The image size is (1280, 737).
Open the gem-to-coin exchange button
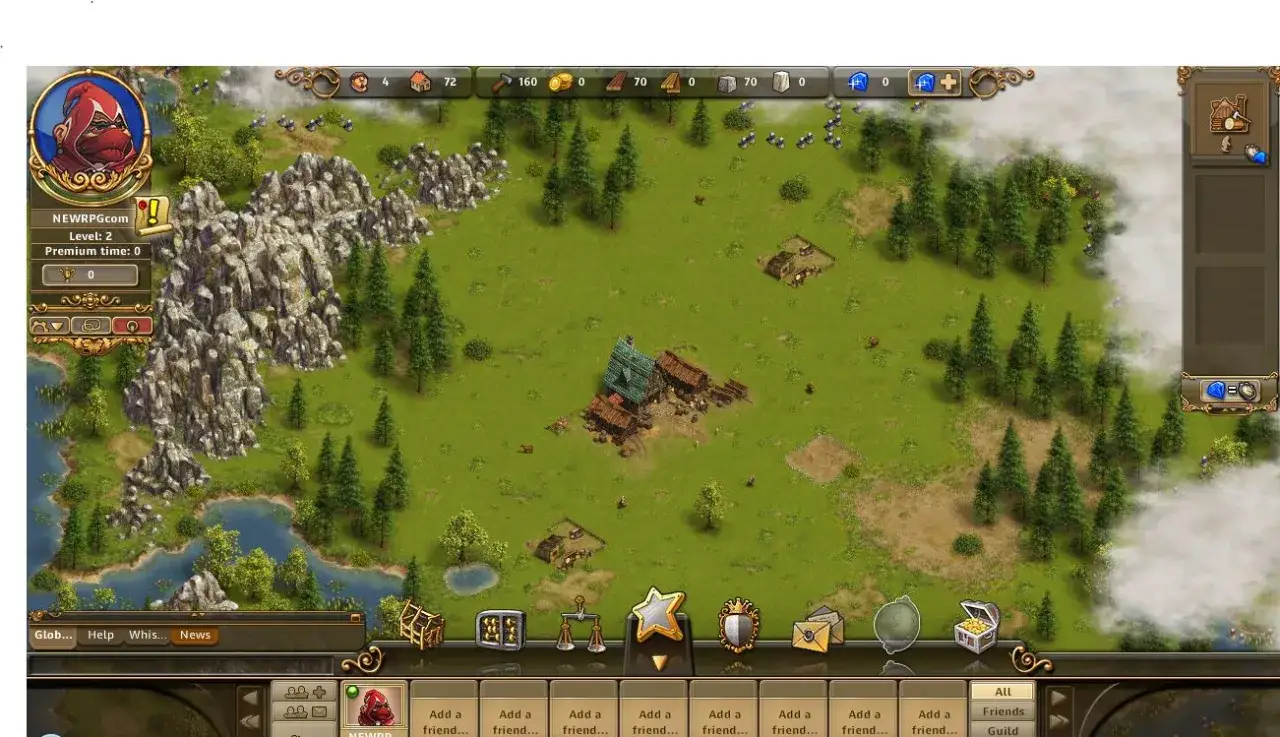[x=1231, y=391]
